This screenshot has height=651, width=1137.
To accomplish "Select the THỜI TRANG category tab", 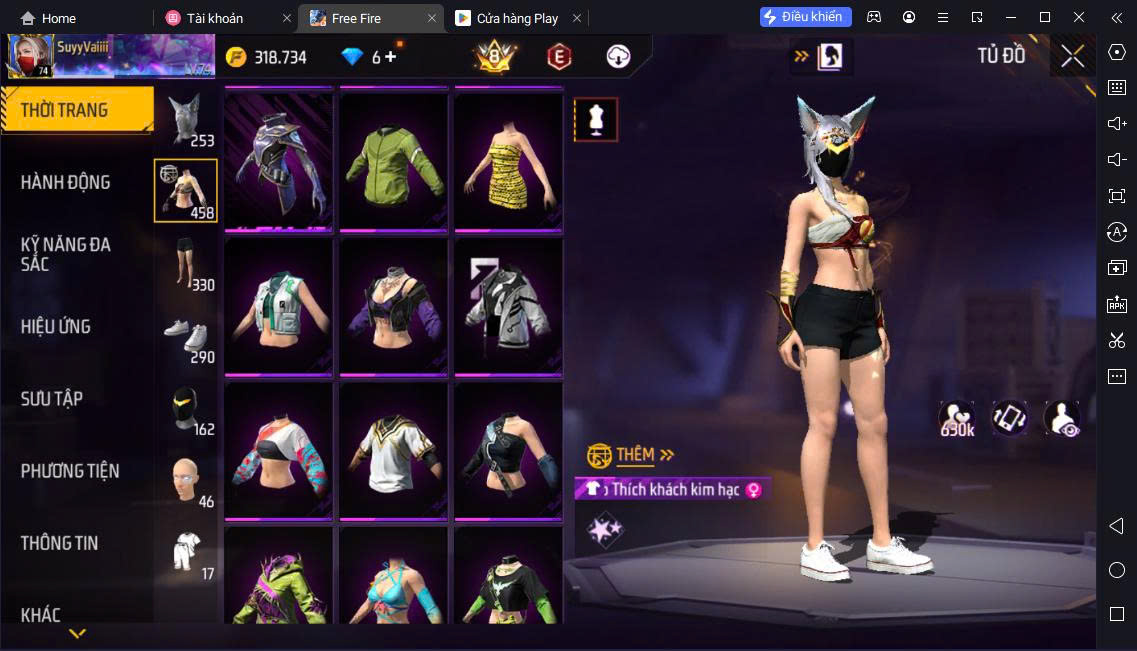I will click(x=77, y=110).
